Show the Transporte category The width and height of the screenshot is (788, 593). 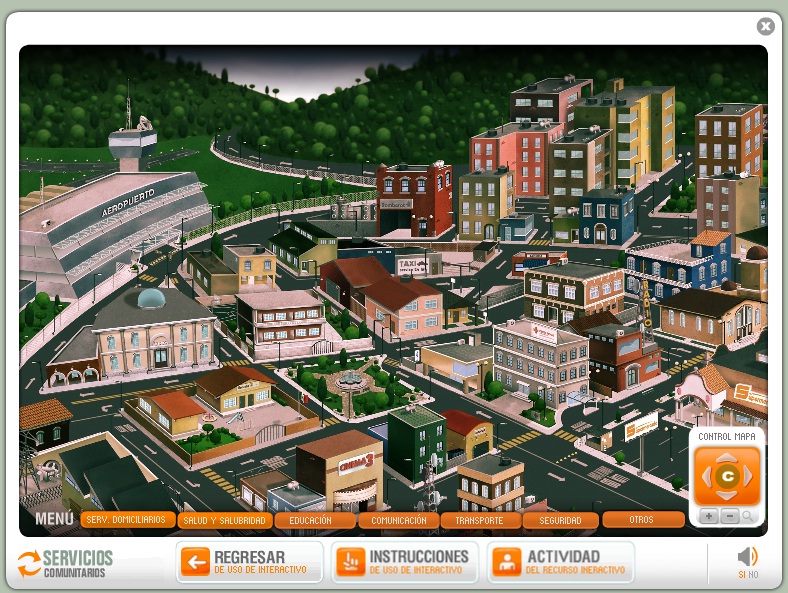tap(480, 520)
